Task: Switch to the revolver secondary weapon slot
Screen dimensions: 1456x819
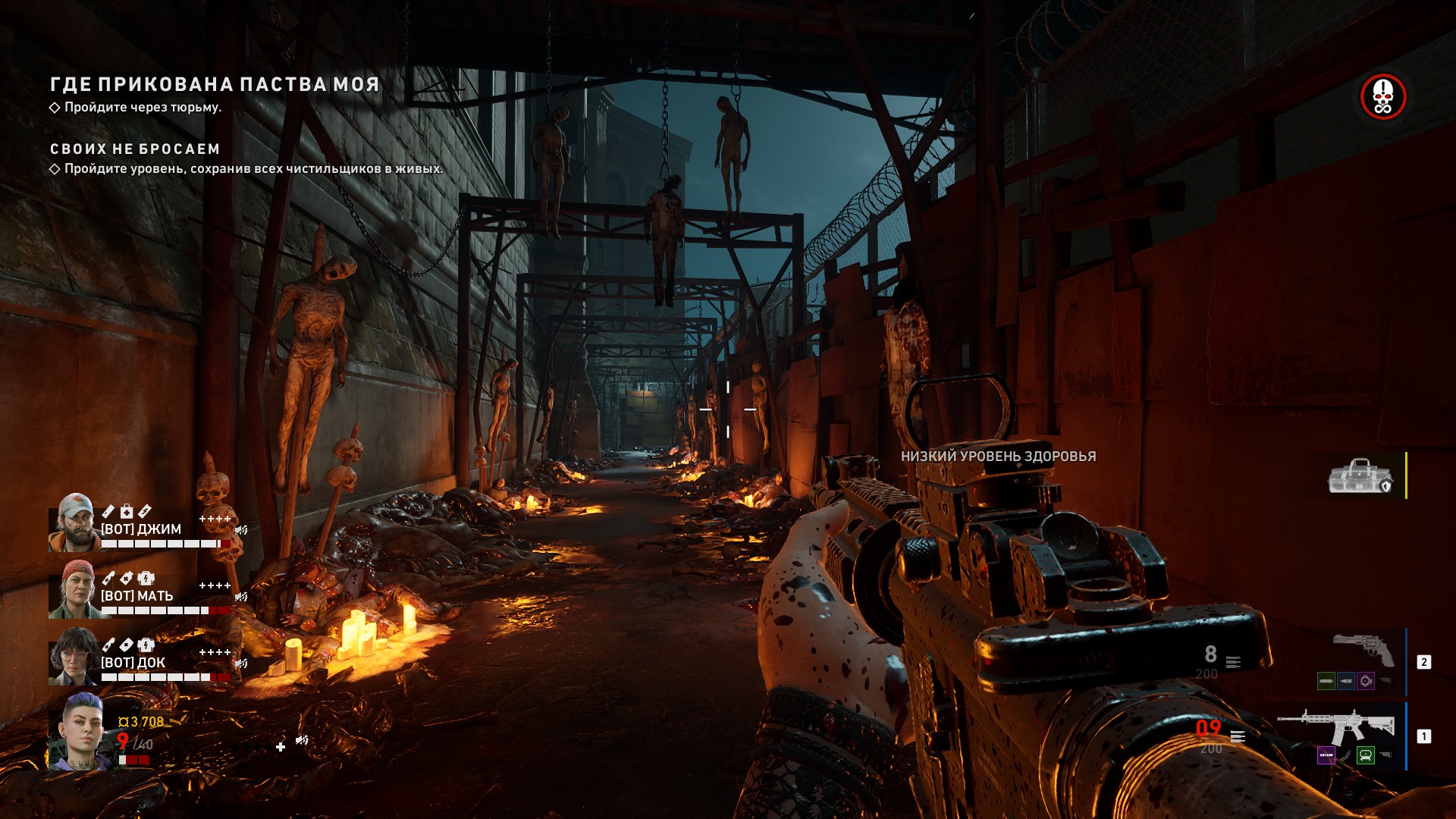Action: [x=1363, y=651]
